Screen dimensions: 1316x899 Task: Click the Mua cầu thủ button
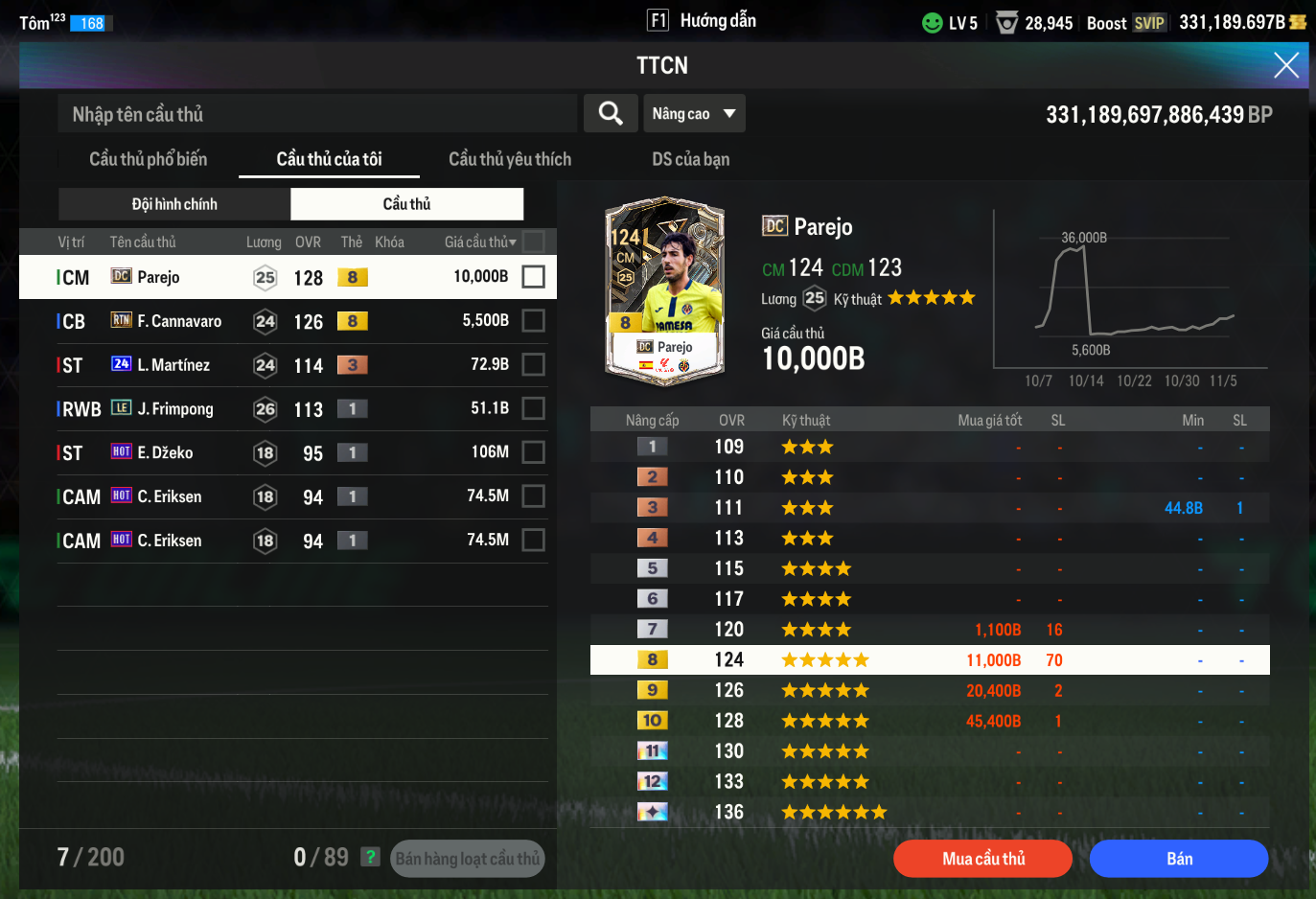(982, 859)
